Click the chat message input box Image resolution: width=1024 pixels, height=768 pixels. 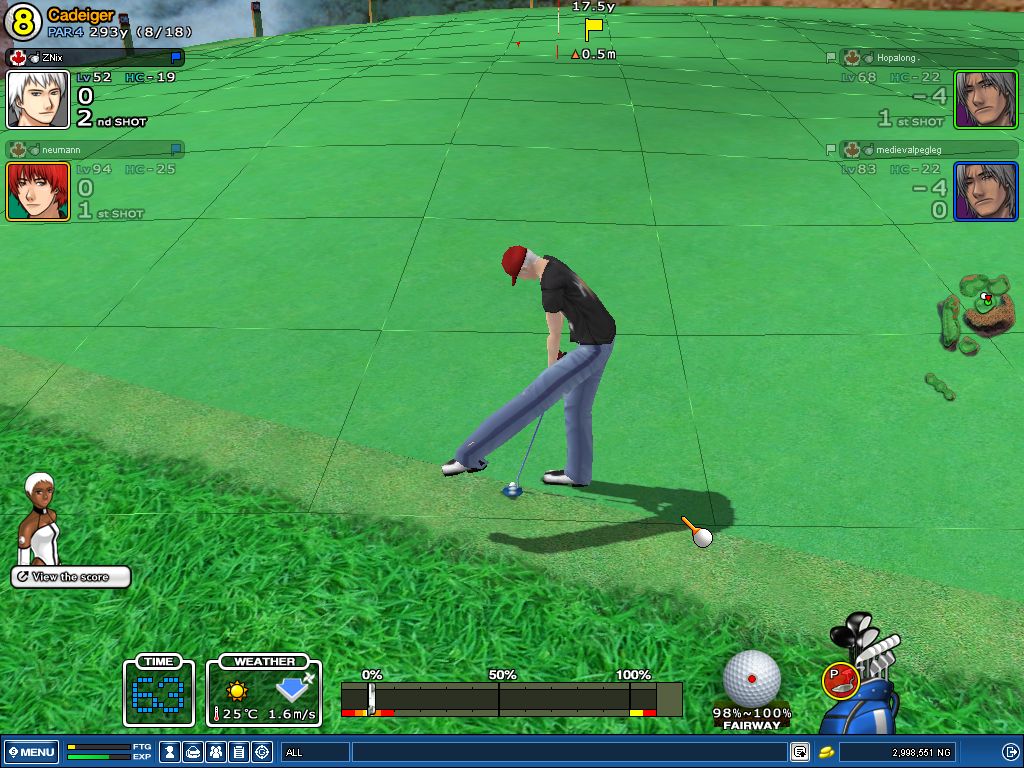pyautogui.click(x=568, y=751)
